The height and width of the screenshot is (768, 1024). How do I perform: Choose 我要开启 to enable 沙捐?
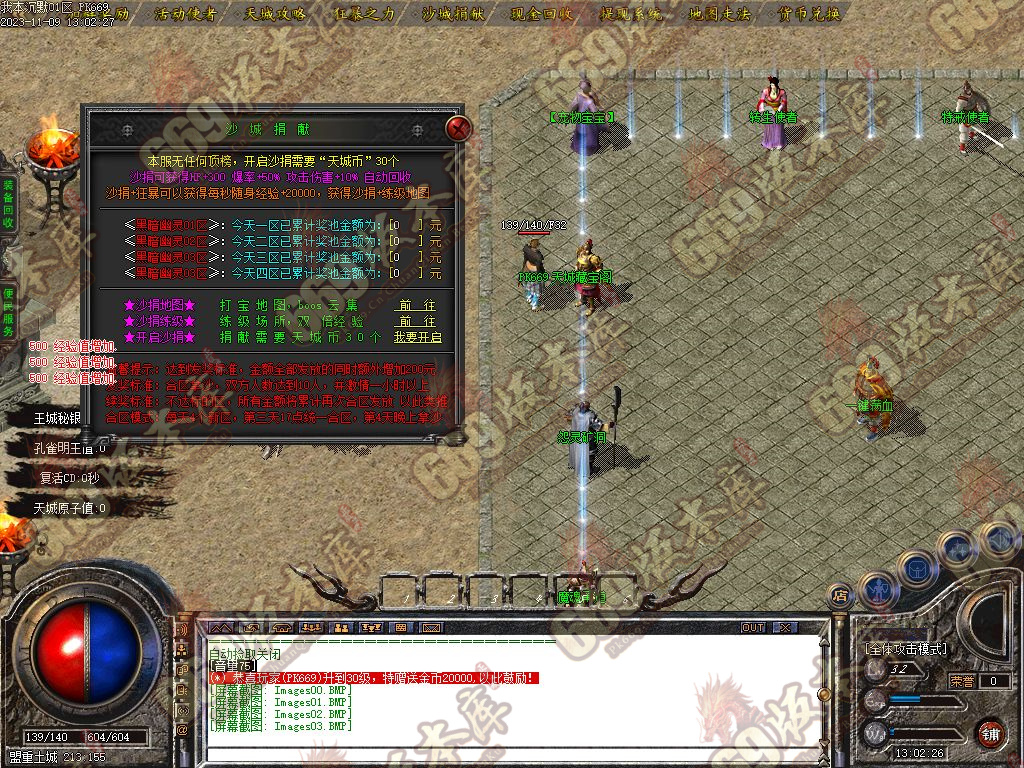pos(417,338)
